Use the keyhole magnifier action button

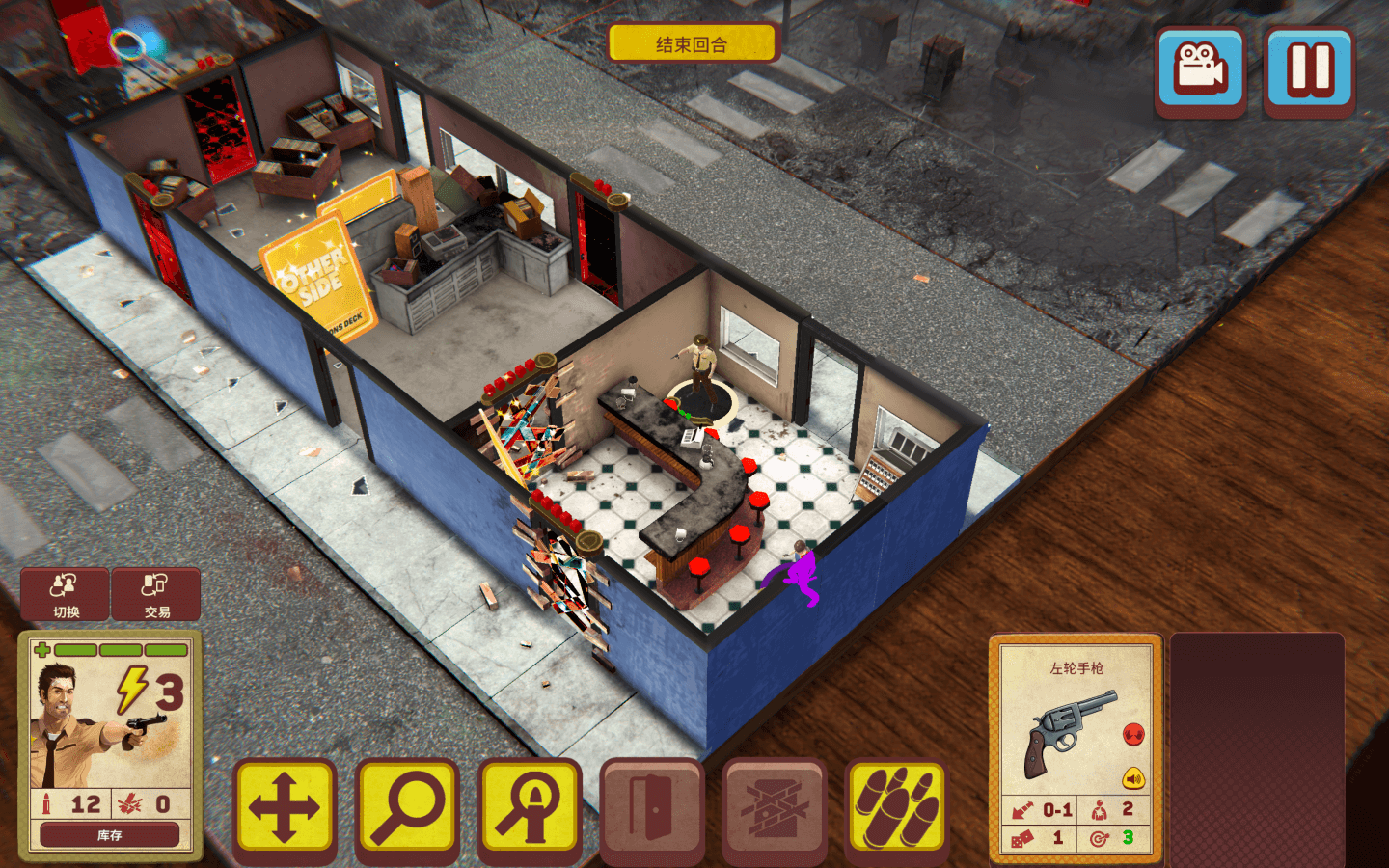point(530,808)
